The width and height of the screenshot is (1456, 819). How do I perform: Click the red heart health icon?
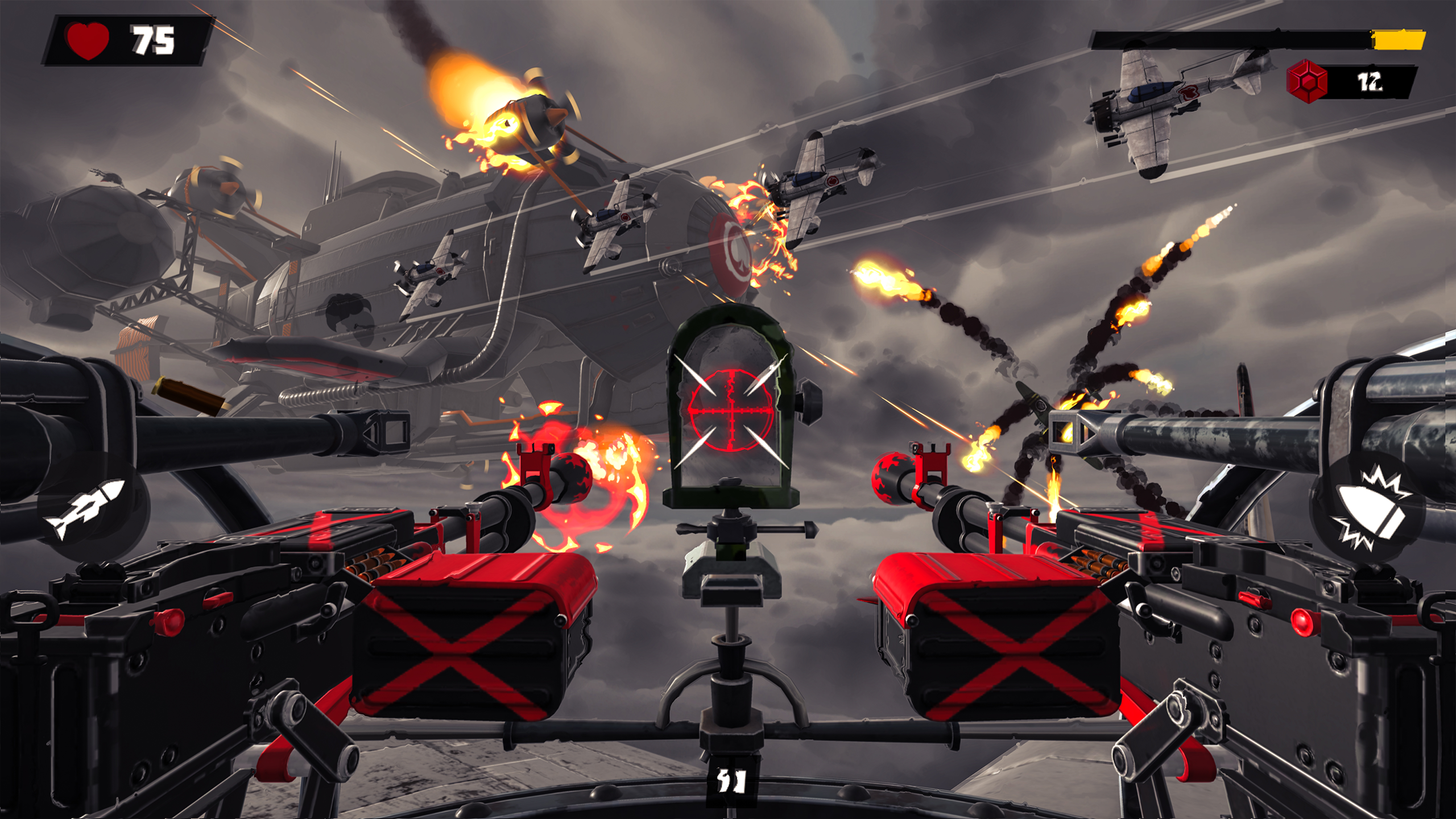click(x=87, y=40)
